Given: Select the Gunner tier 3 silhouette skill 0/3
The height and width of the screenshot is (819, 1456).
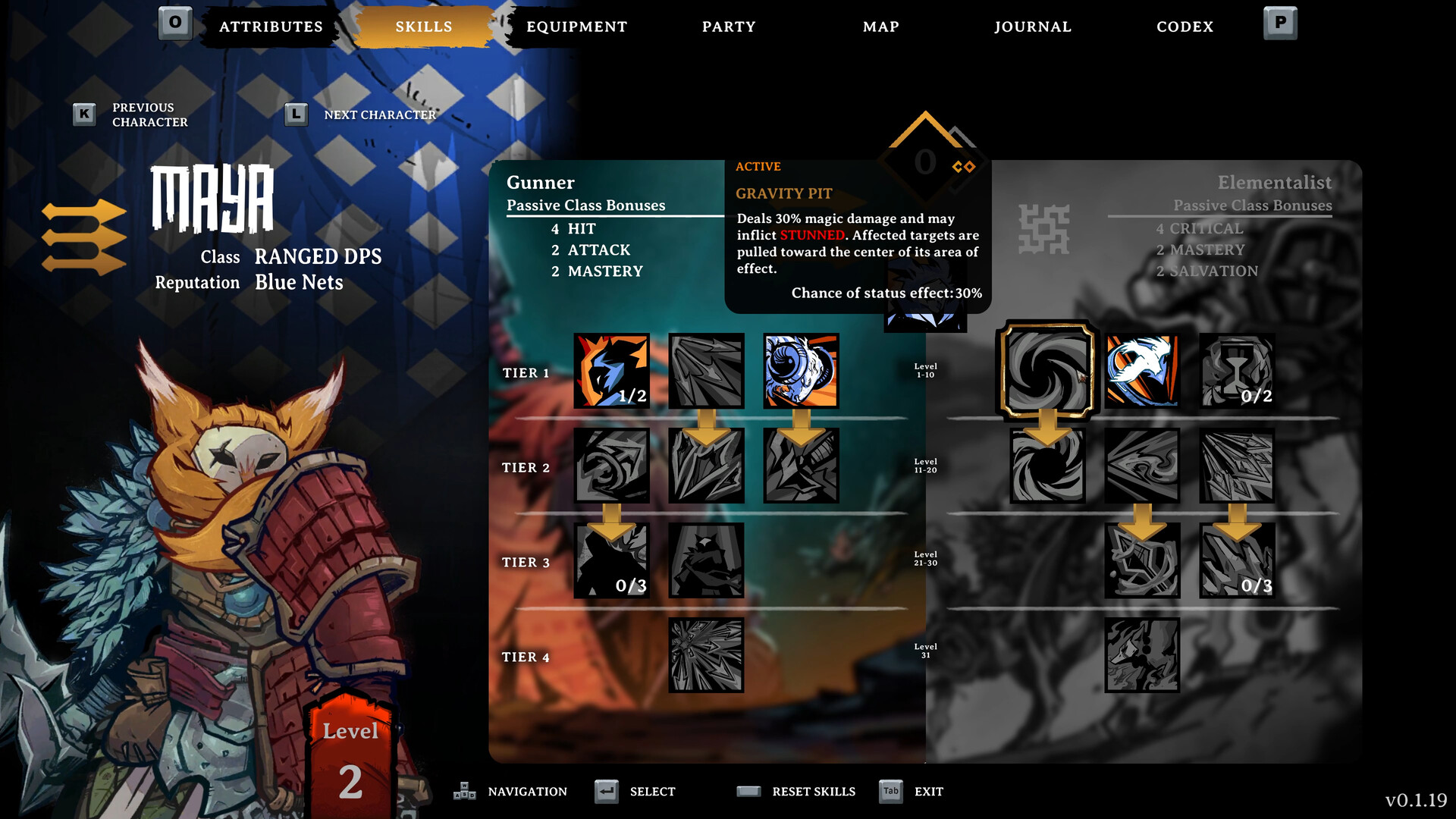Looking at the screenshot, I should pyautogui.click(x=611, y=560).
